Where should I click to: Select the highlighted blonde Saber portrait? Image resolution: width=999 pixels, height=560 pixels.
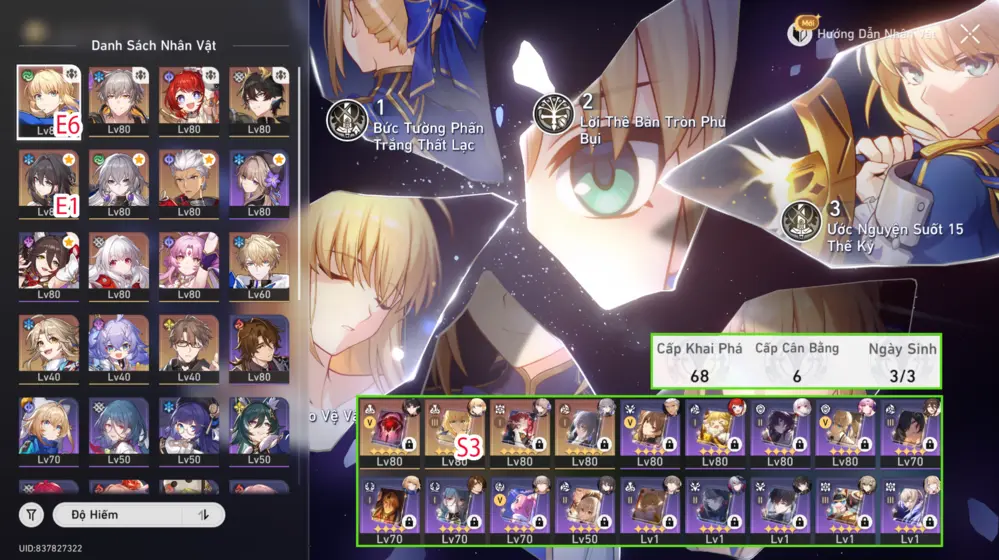tap(49, 101)
